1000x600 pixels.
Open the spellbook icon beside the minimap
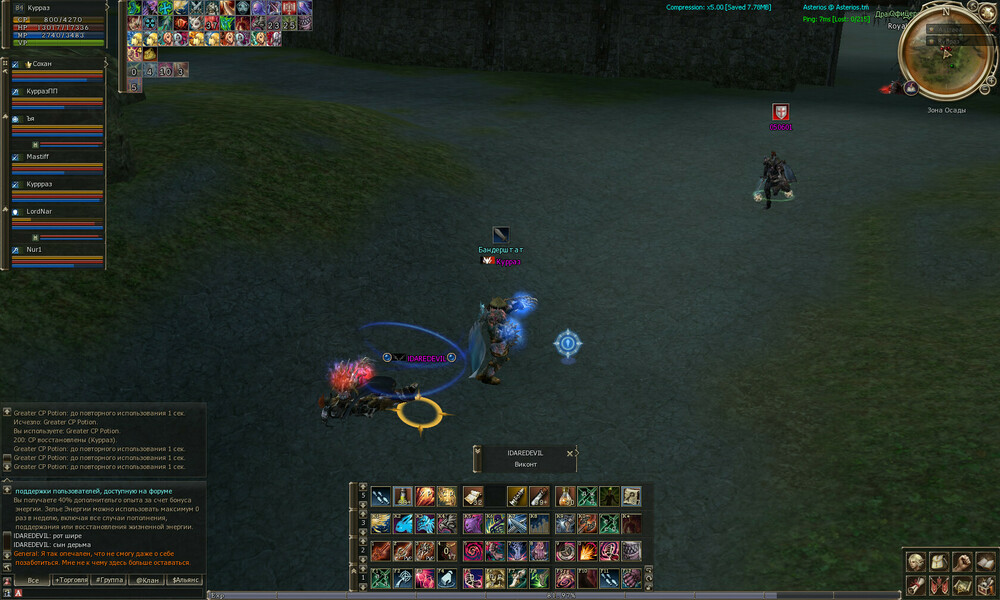911,88
